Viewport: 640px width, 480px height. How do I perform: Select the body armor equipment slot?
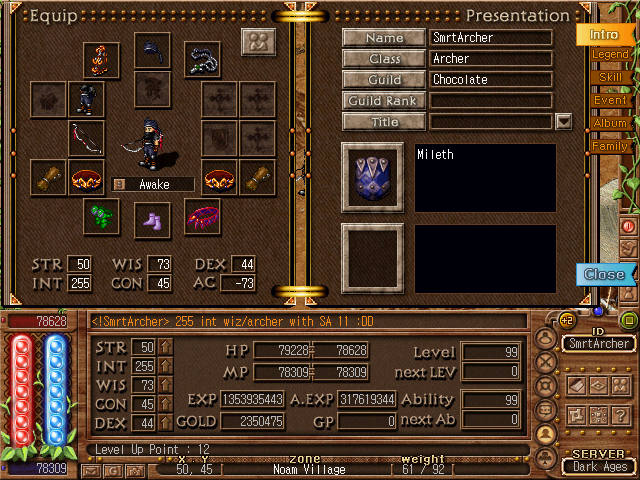click(86, 99)
